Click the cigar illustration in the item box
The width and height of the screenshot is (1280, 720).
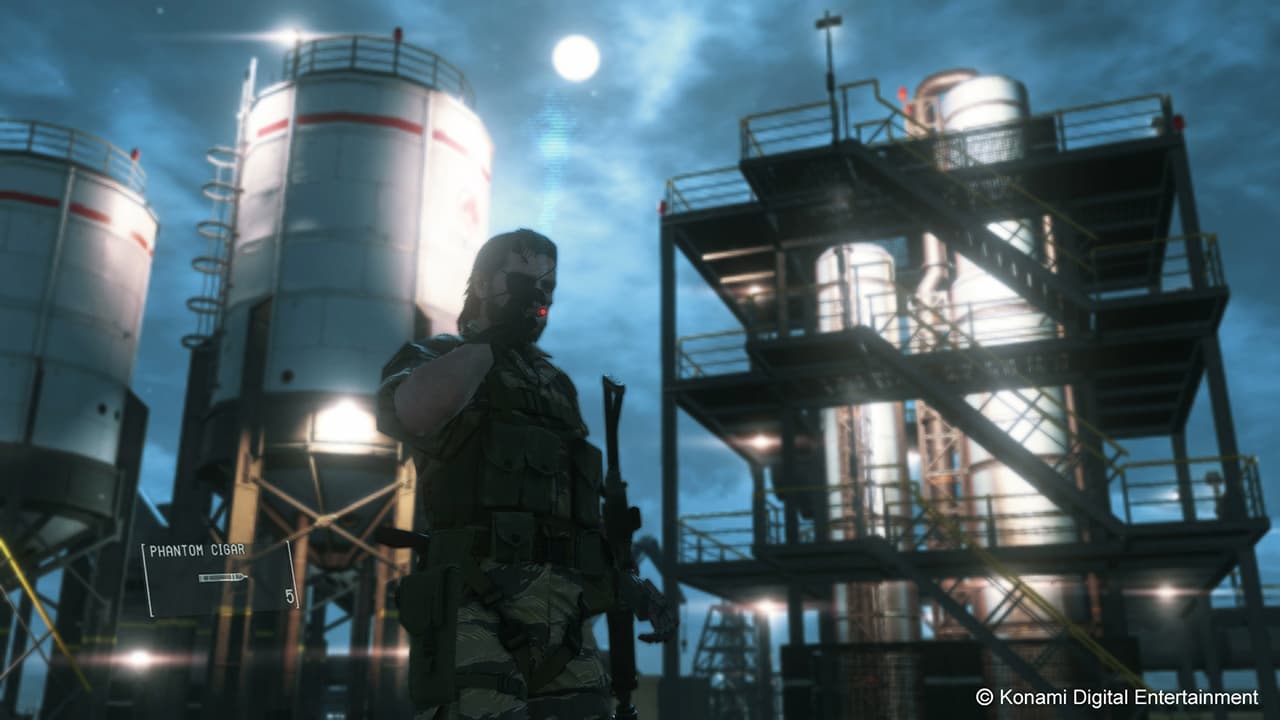click(222, 577)
